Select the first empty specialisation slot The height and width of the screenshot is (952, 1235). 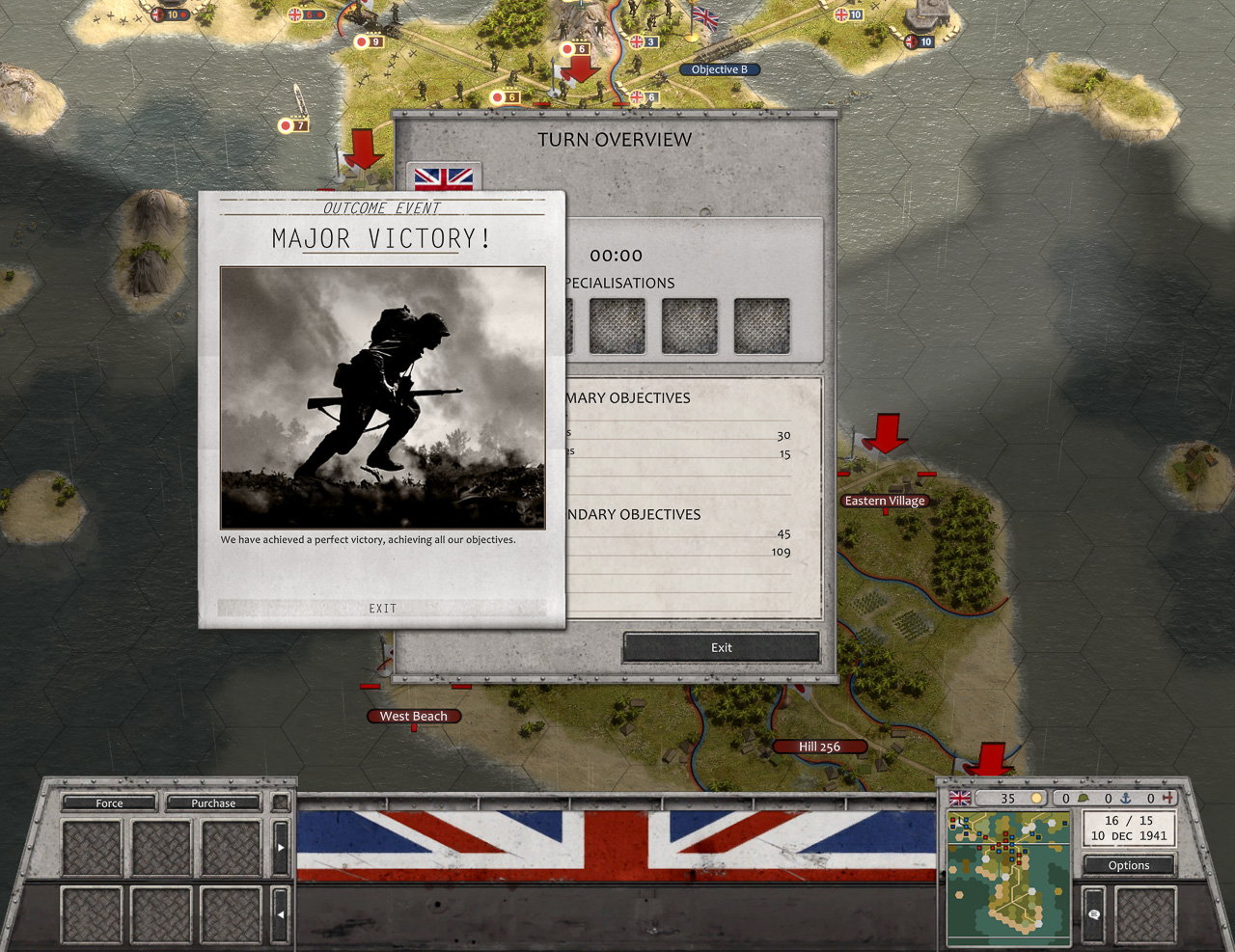click(618, 326)
